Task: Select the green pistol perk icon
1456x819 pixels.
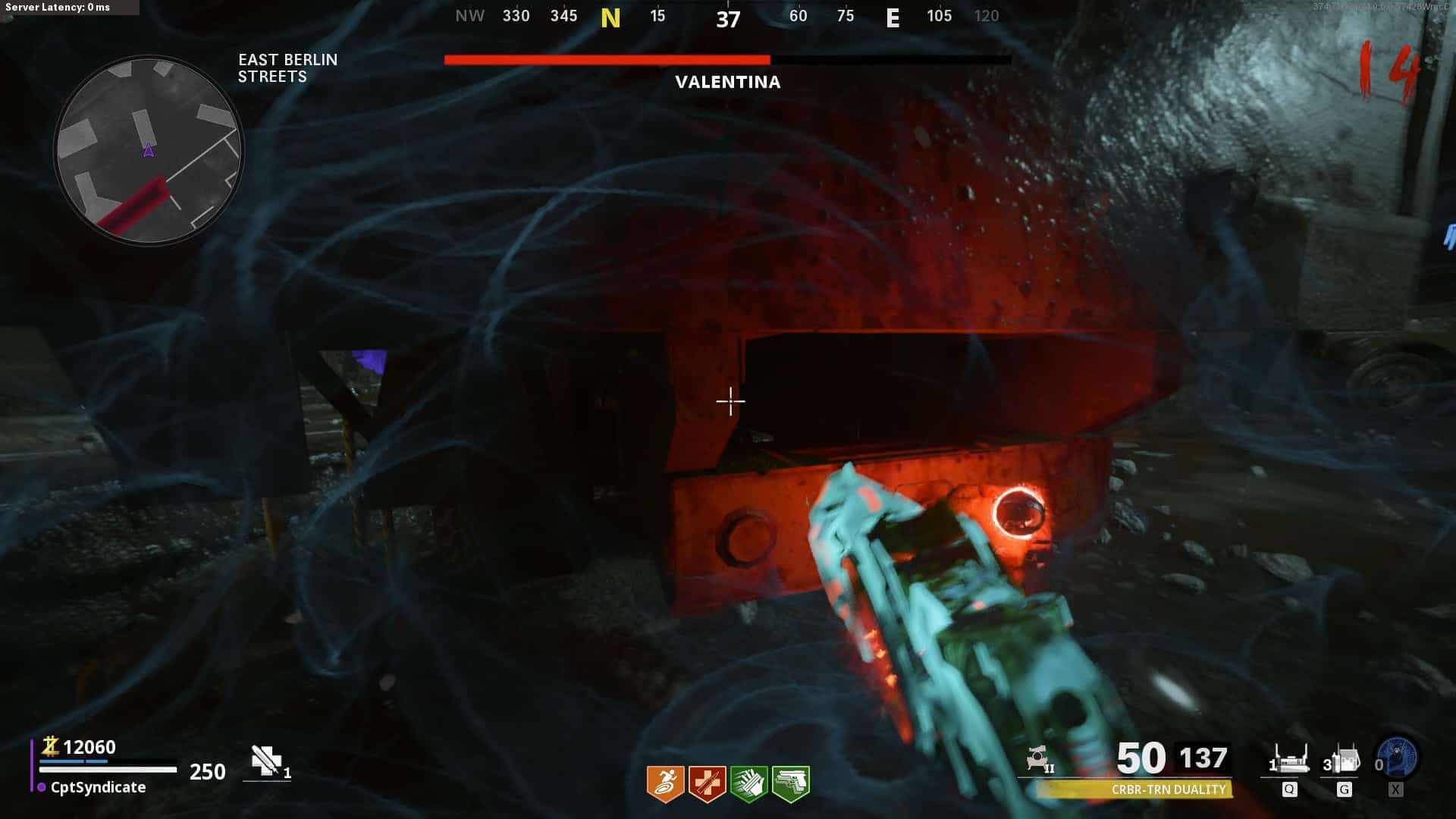Action: point(790,783)
